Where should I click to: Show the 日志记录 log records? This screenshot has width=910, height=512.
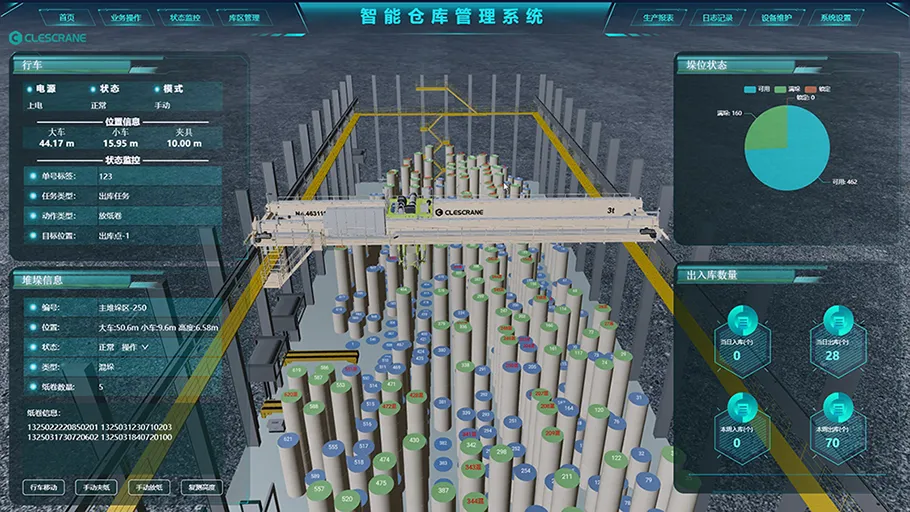(722, 18)
